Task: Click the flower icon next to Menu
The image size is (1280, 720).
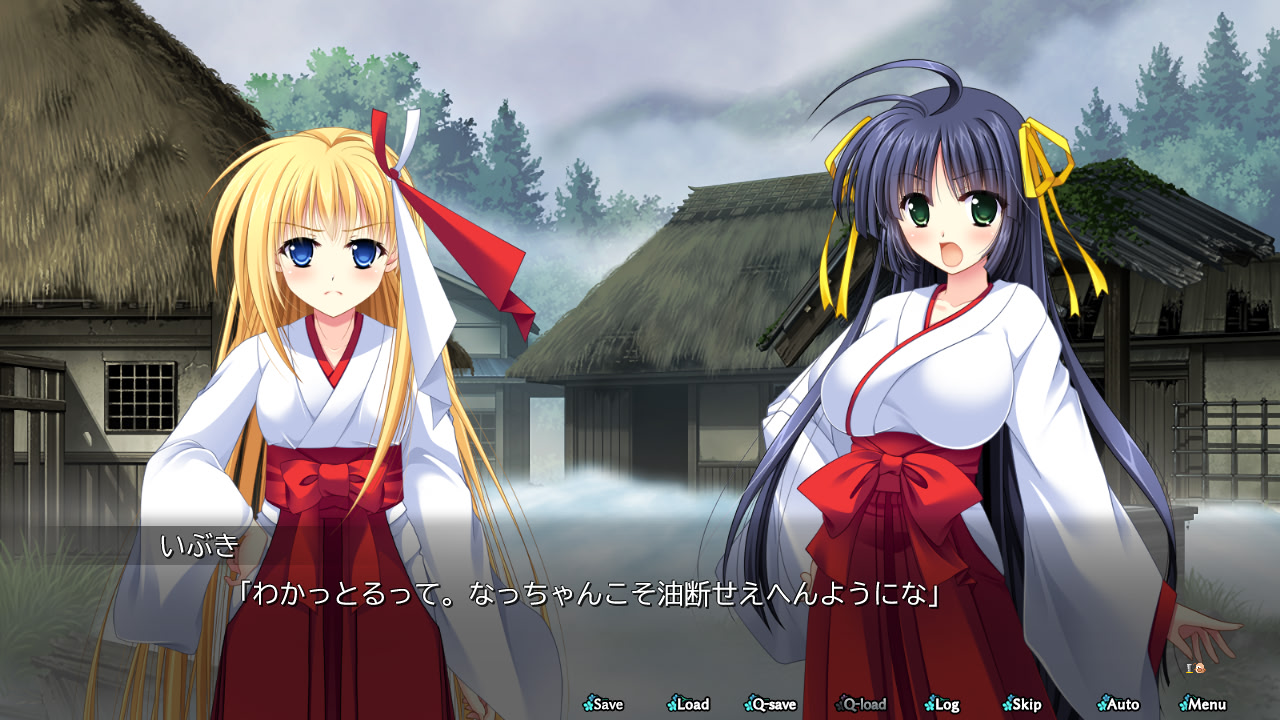Action: 1185,704
